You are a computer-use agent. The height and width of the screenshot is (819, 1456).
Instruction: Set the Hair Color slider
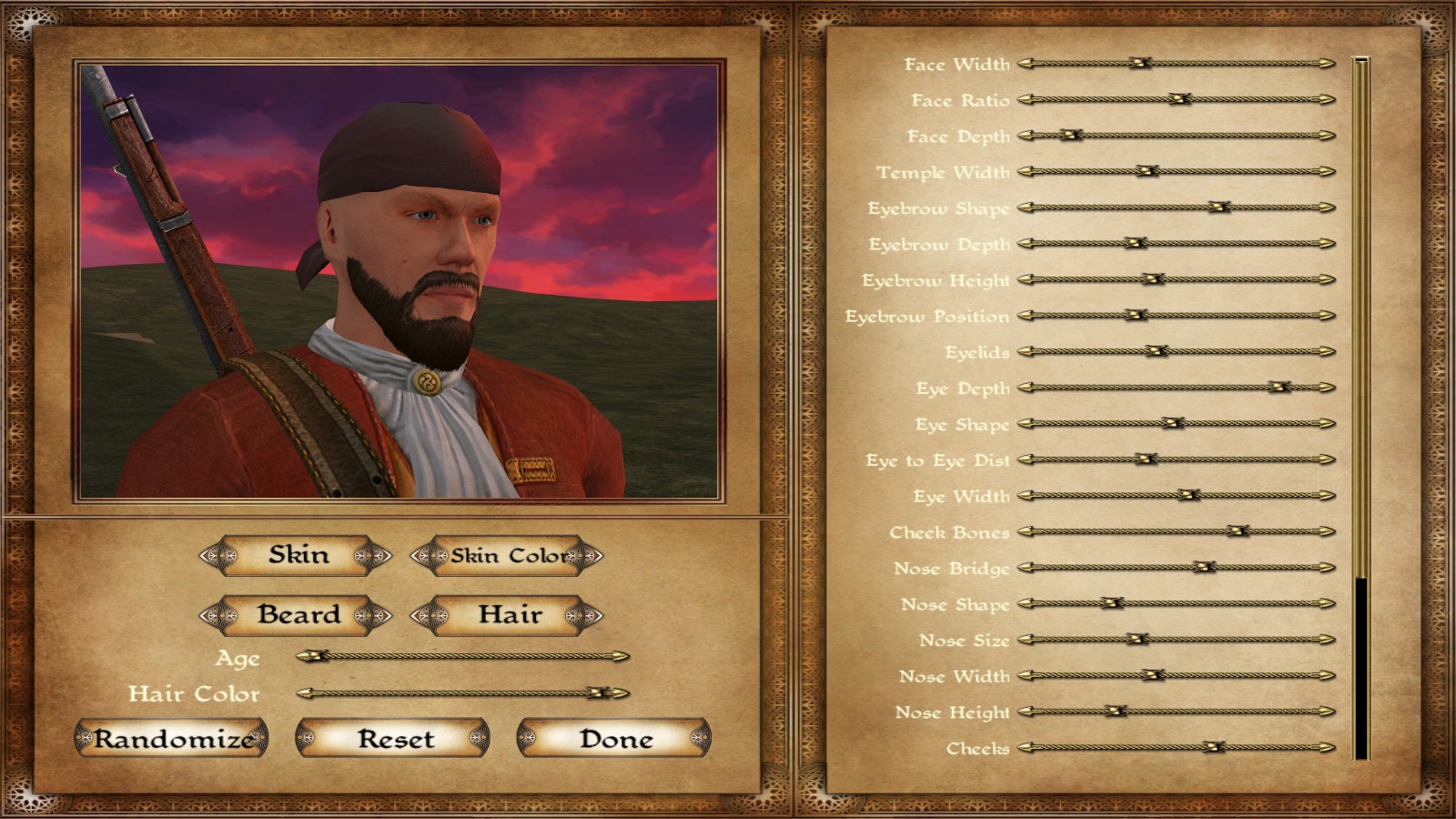(x=462, y=693)
